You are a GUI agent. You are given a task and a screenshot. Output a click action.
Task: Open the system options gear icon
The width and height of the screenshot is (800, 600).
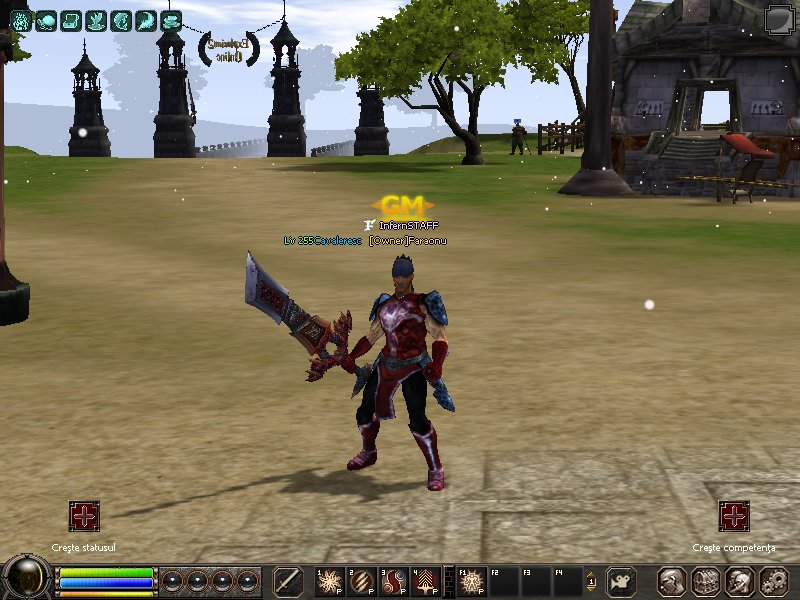[x=773, y=581]
